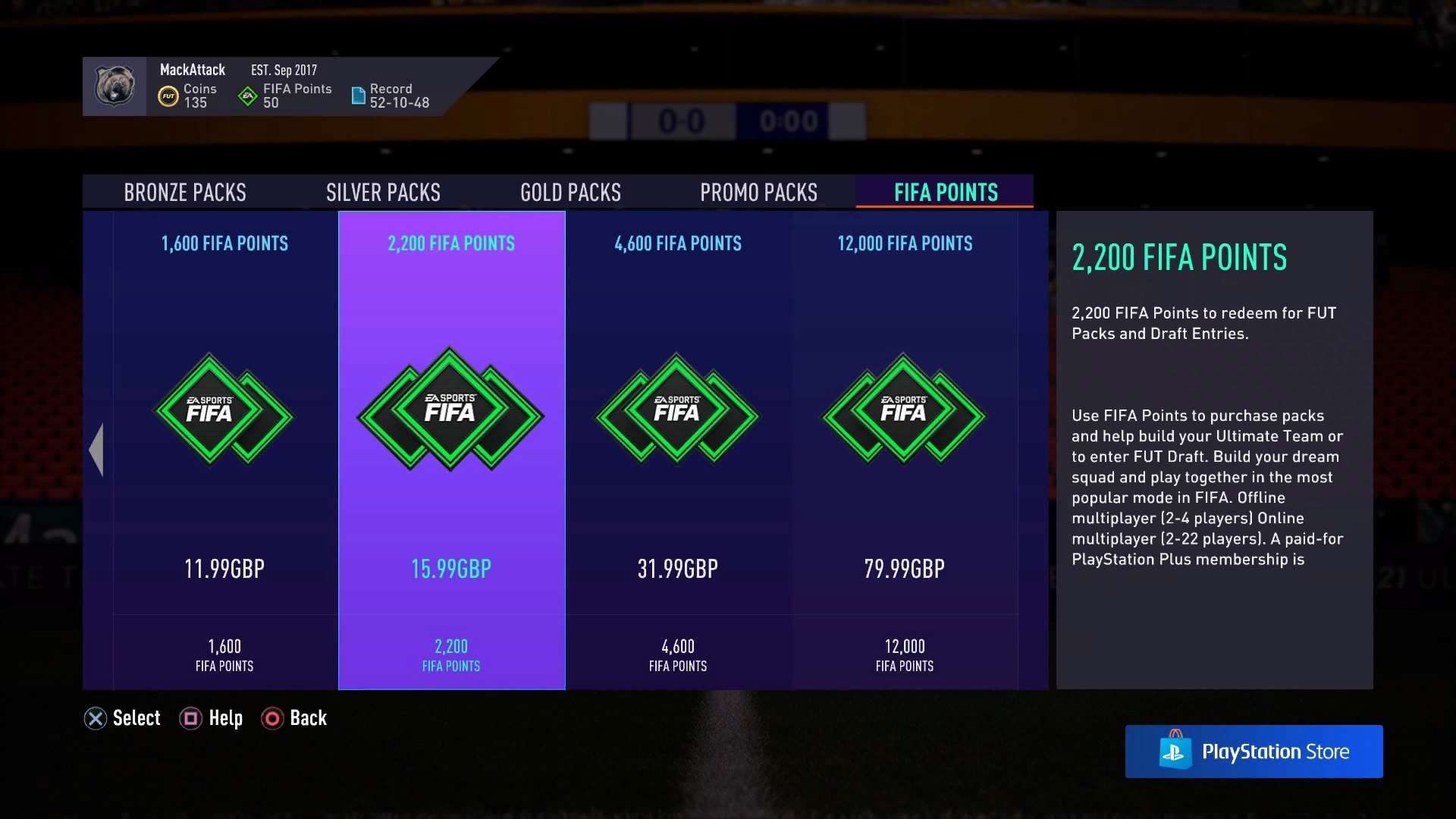
Task: Click the left scroll arrow of the carousel
Action: click(x=96, y=450)
